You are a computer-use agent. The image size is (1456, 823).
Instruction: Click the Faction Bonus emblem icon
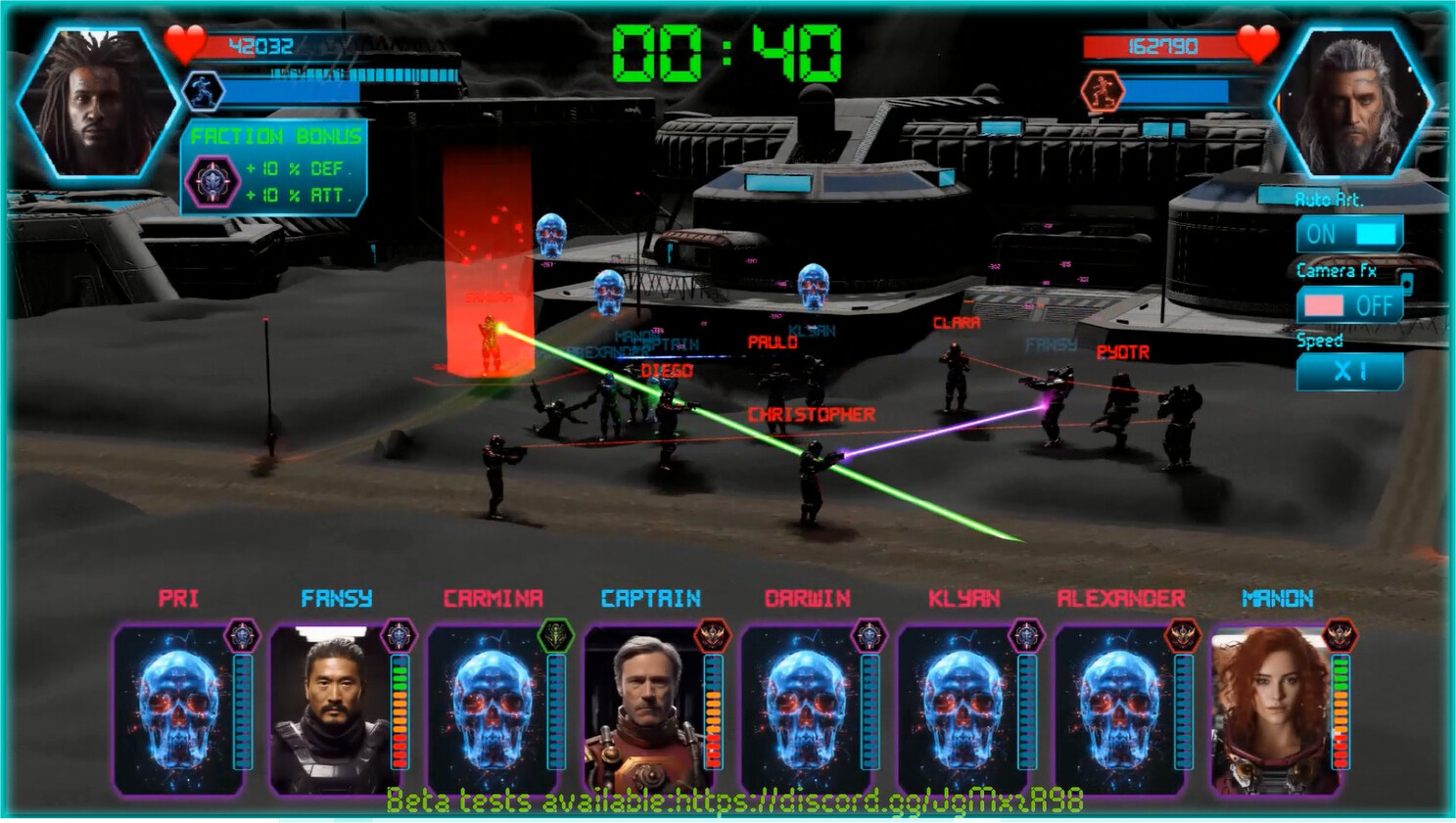213,177
